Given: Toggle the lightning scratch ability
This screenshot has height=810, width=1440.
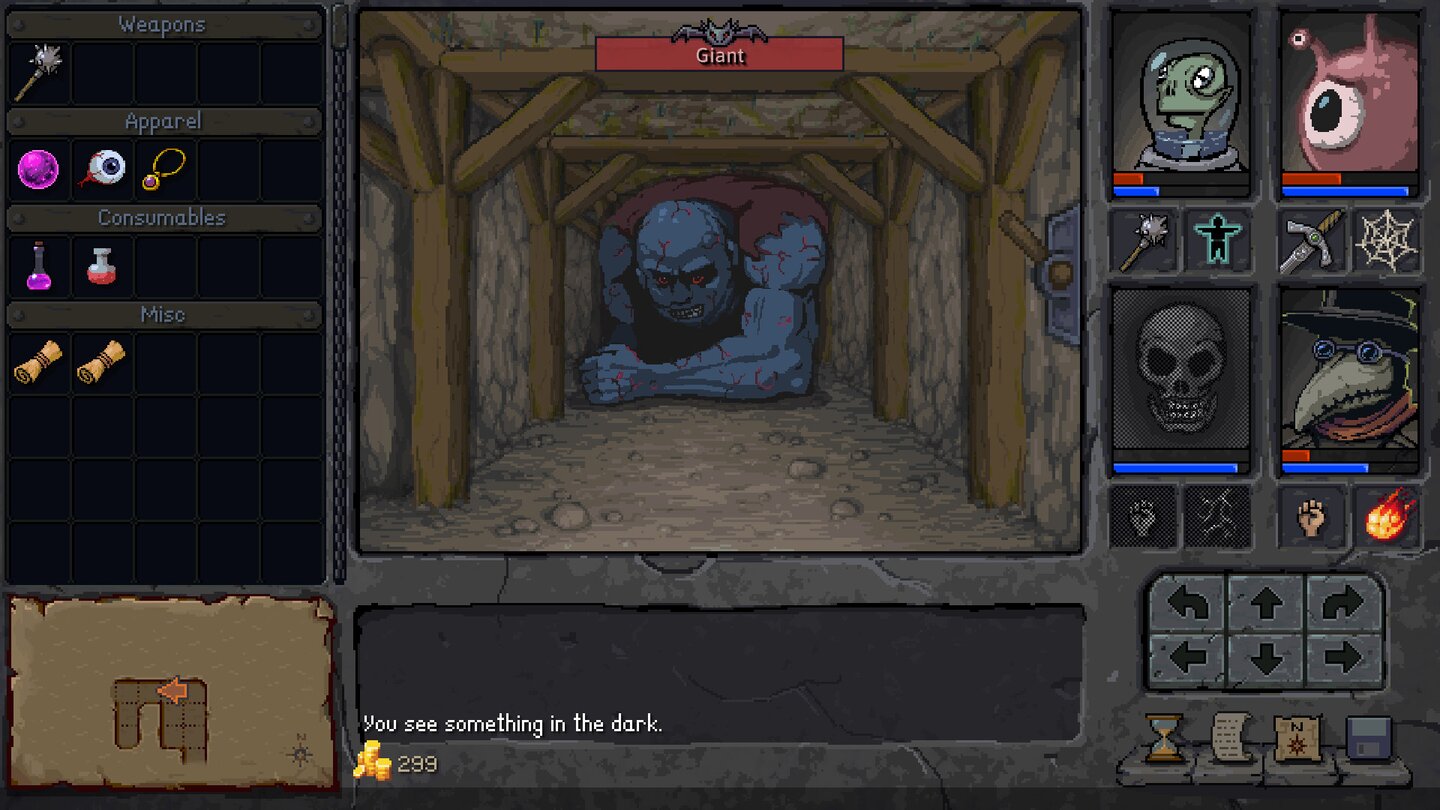Looking at the screenshot, I should click(x=1216, y=515).
